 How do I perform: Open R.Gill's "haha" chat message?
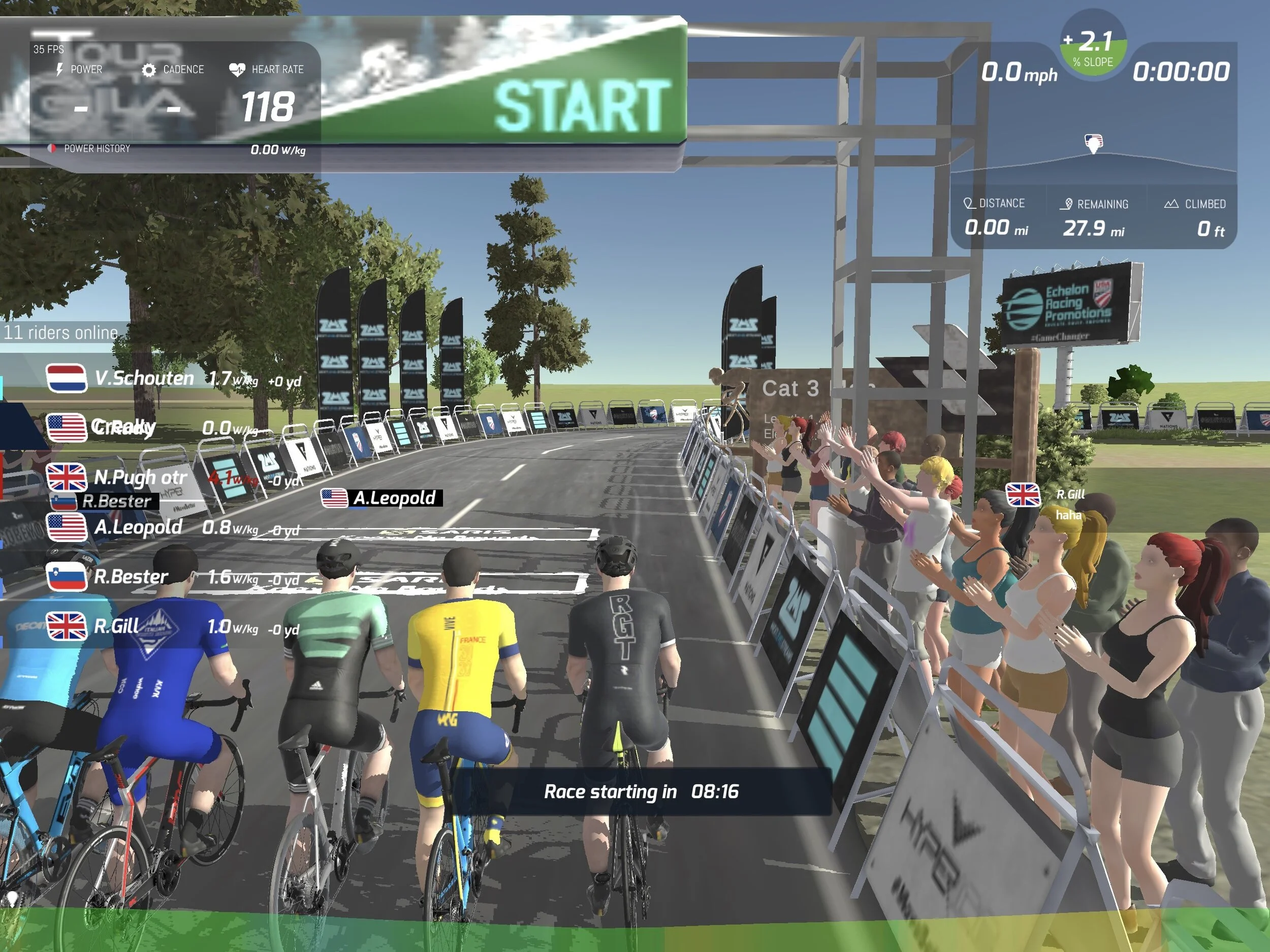tap(1068, 515)
